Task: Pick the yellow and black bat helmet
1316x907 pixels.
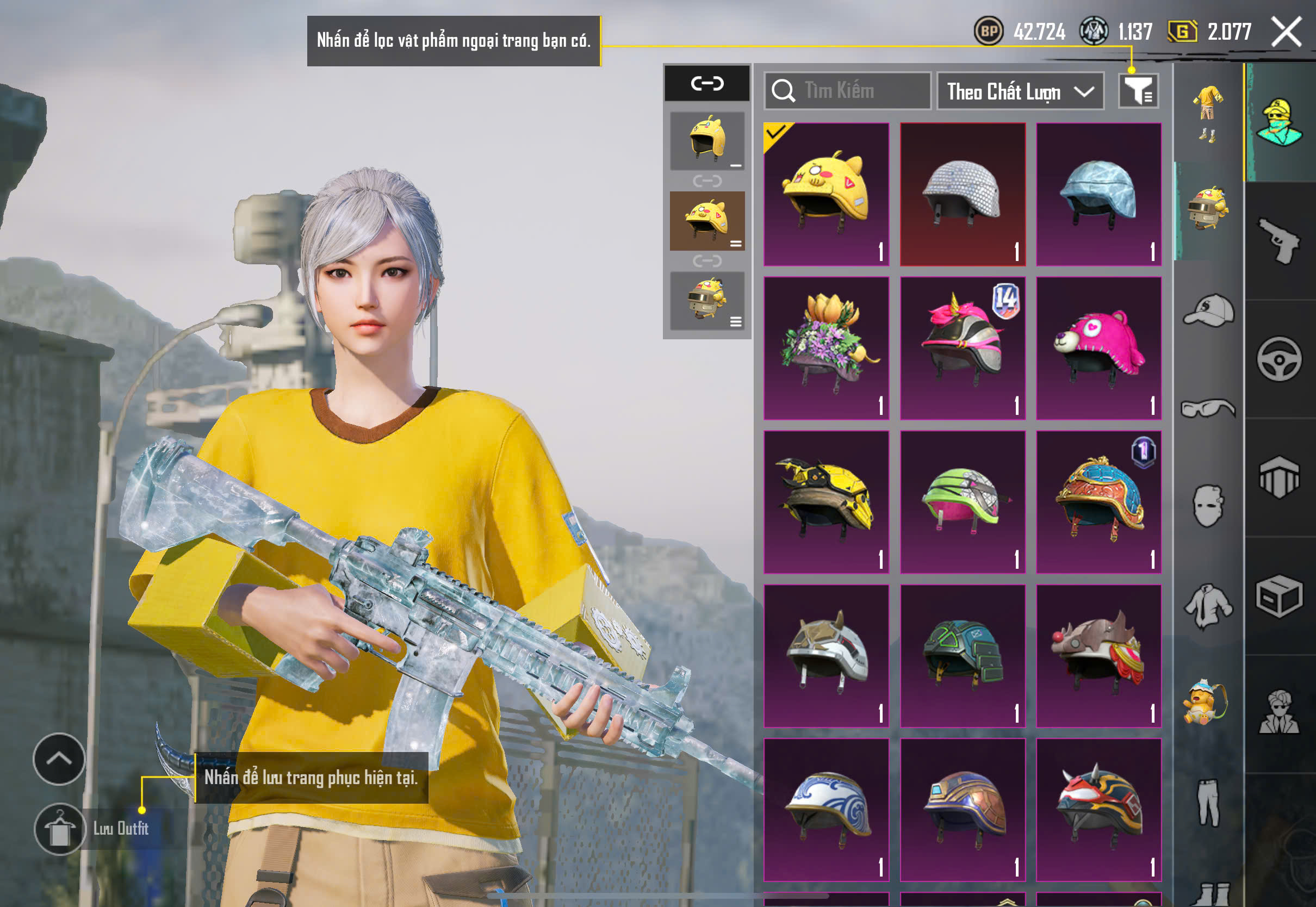Action: 826,502
